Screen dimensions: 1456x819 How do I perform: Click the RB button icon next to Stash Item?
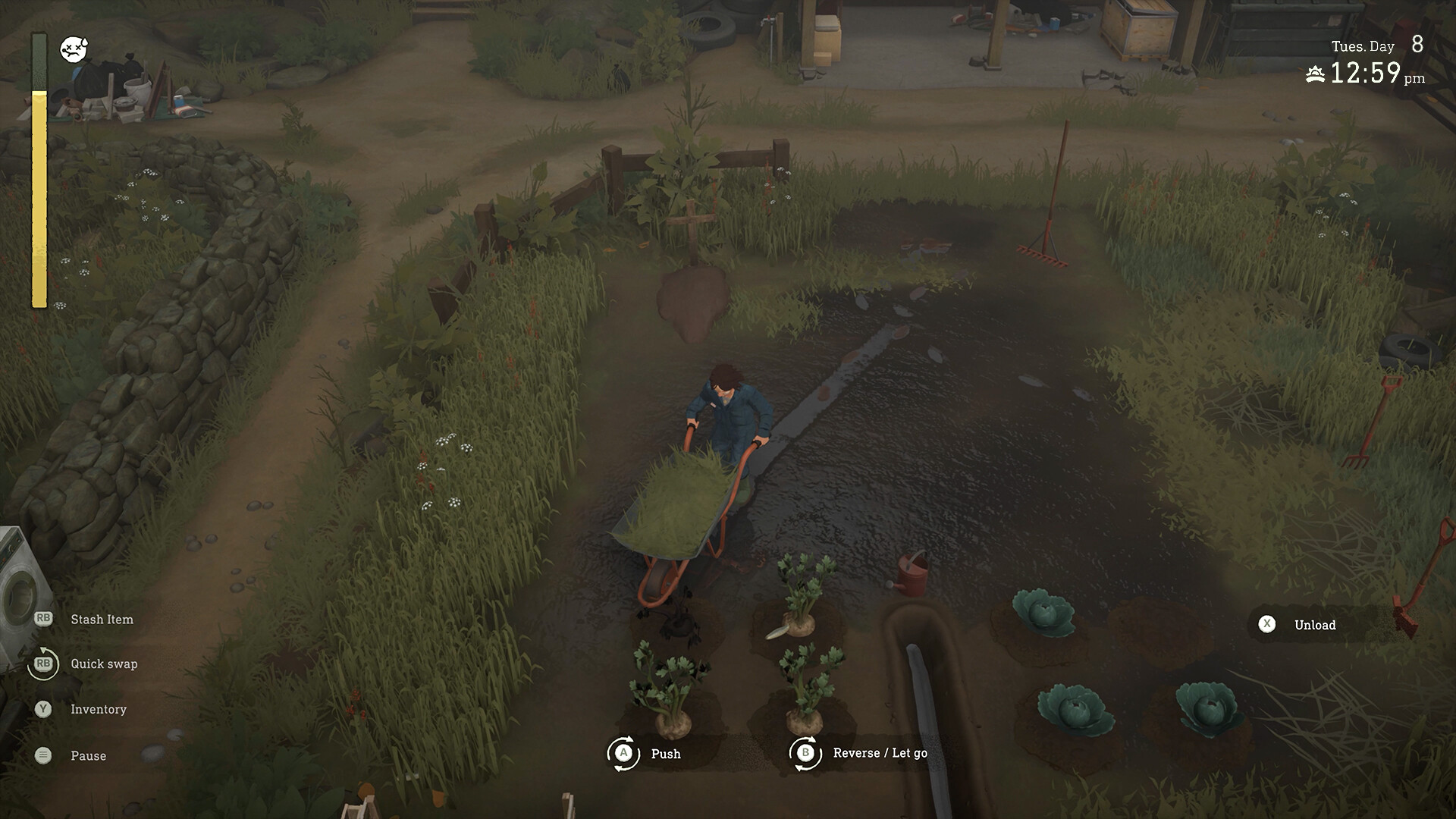44,618
